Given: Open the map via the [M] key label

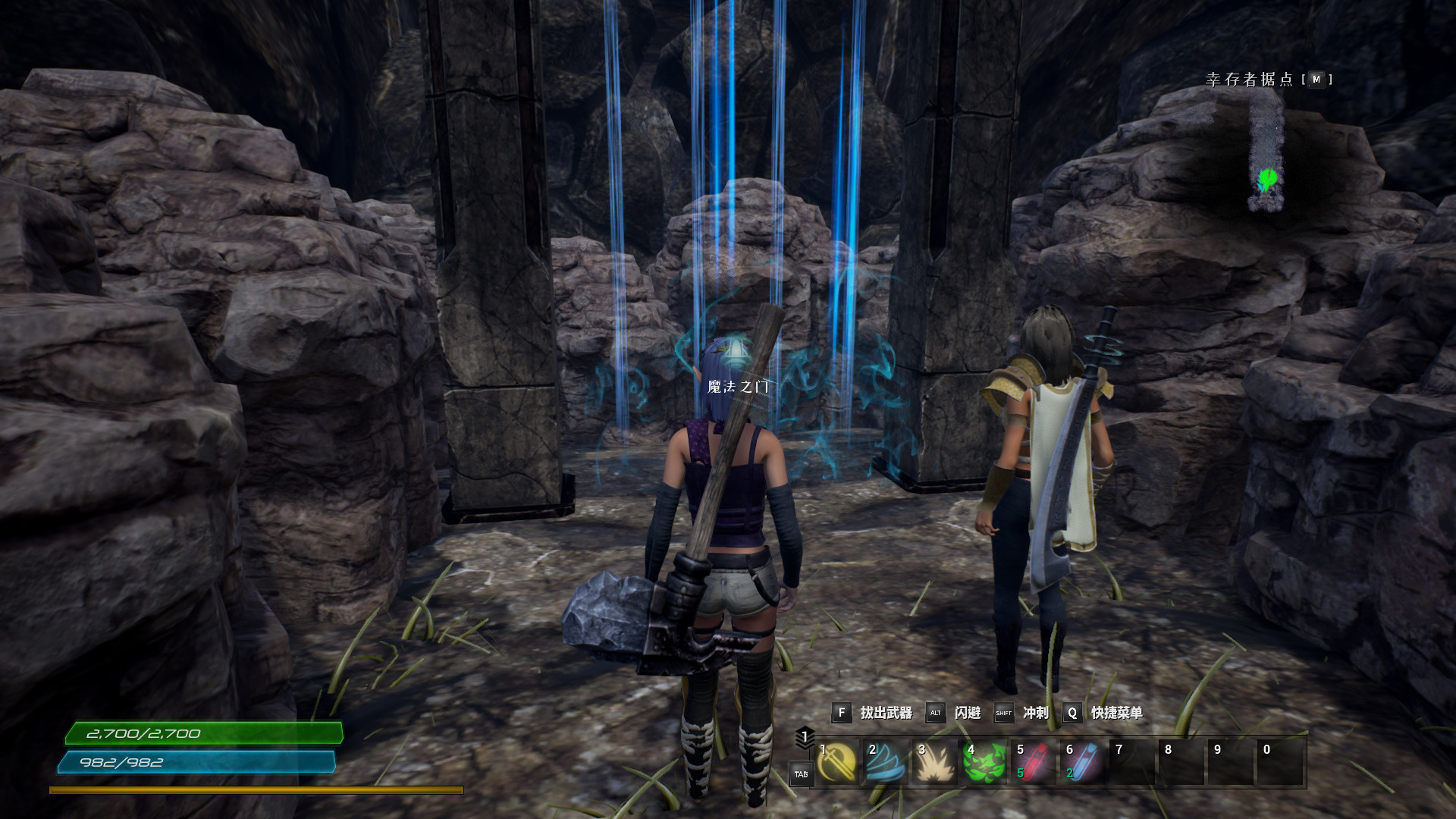Looking at the screenshot, I should (x=1317, y=79).
